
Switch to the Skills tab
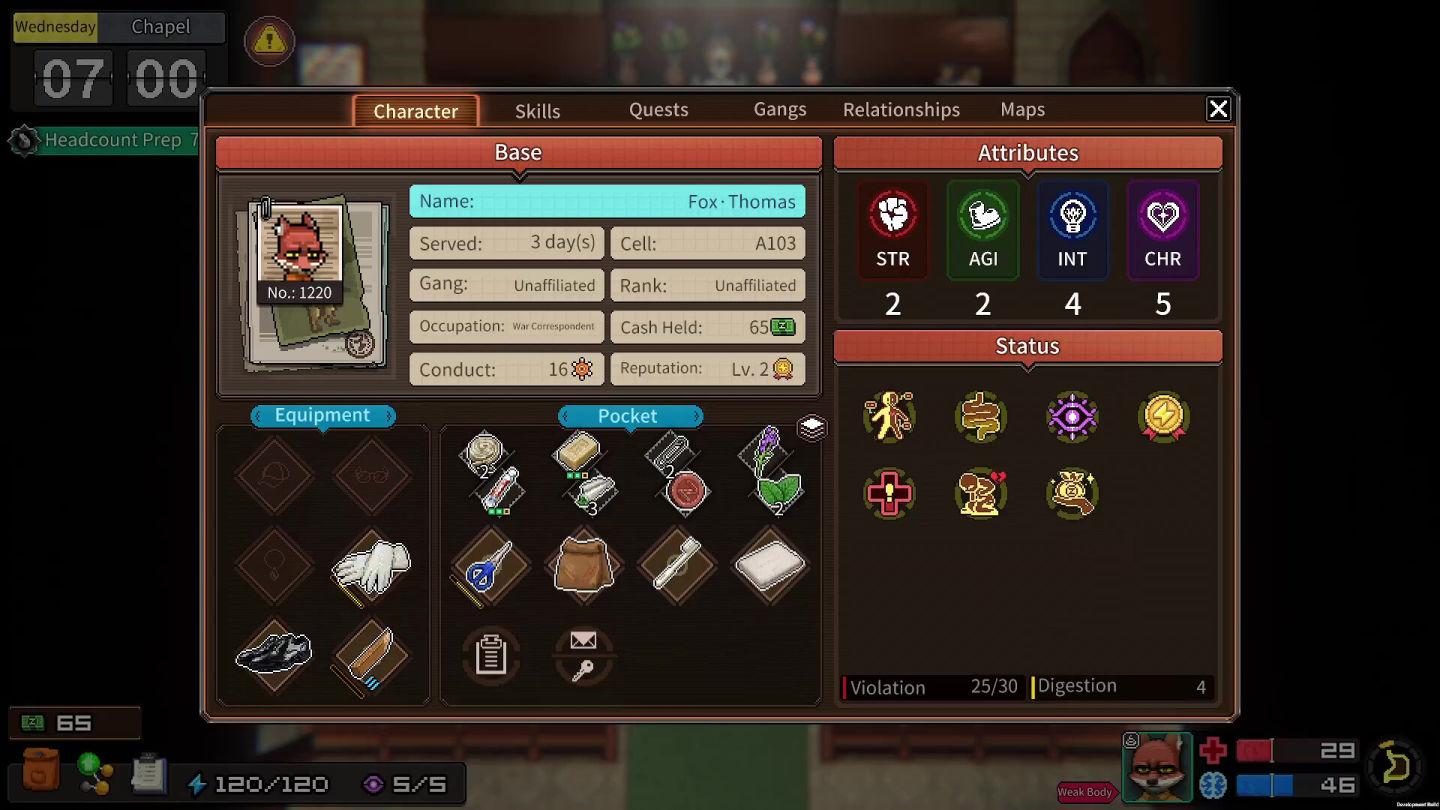pos(537,111)
